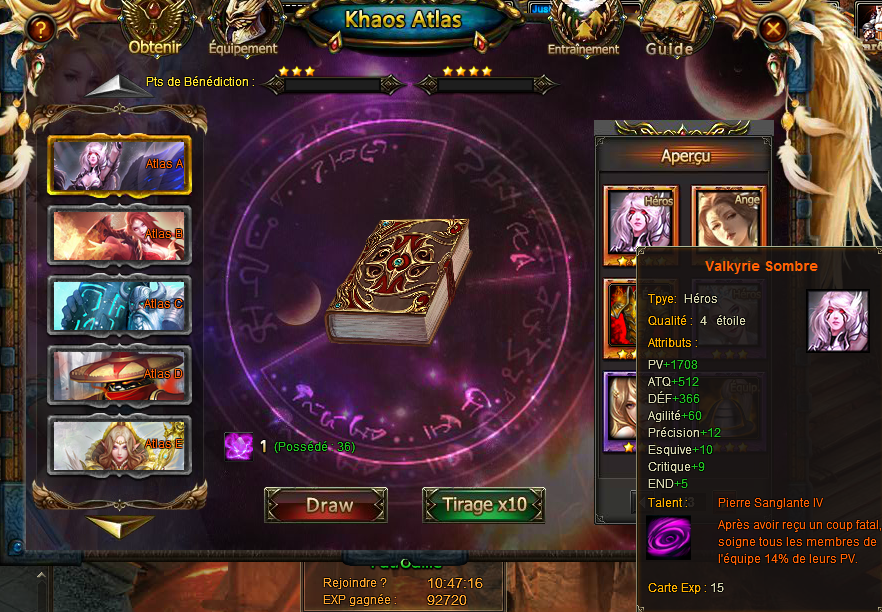Viewport: 882px width, 612px height.
Task: Choose Atlas B from the list
Action: click(119, 234)
